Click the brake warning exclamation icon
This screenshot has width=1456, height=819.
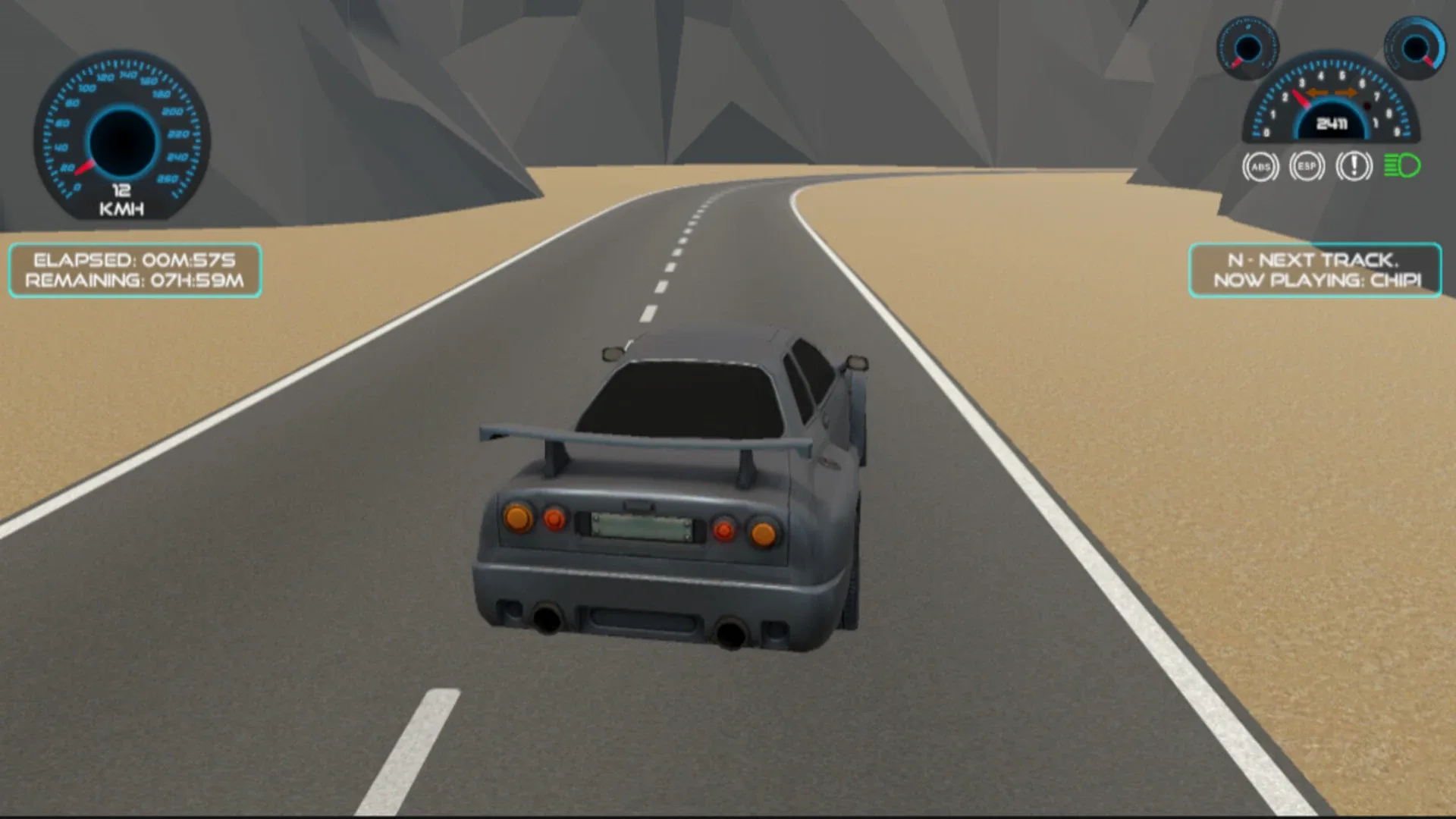(1354, 166)
